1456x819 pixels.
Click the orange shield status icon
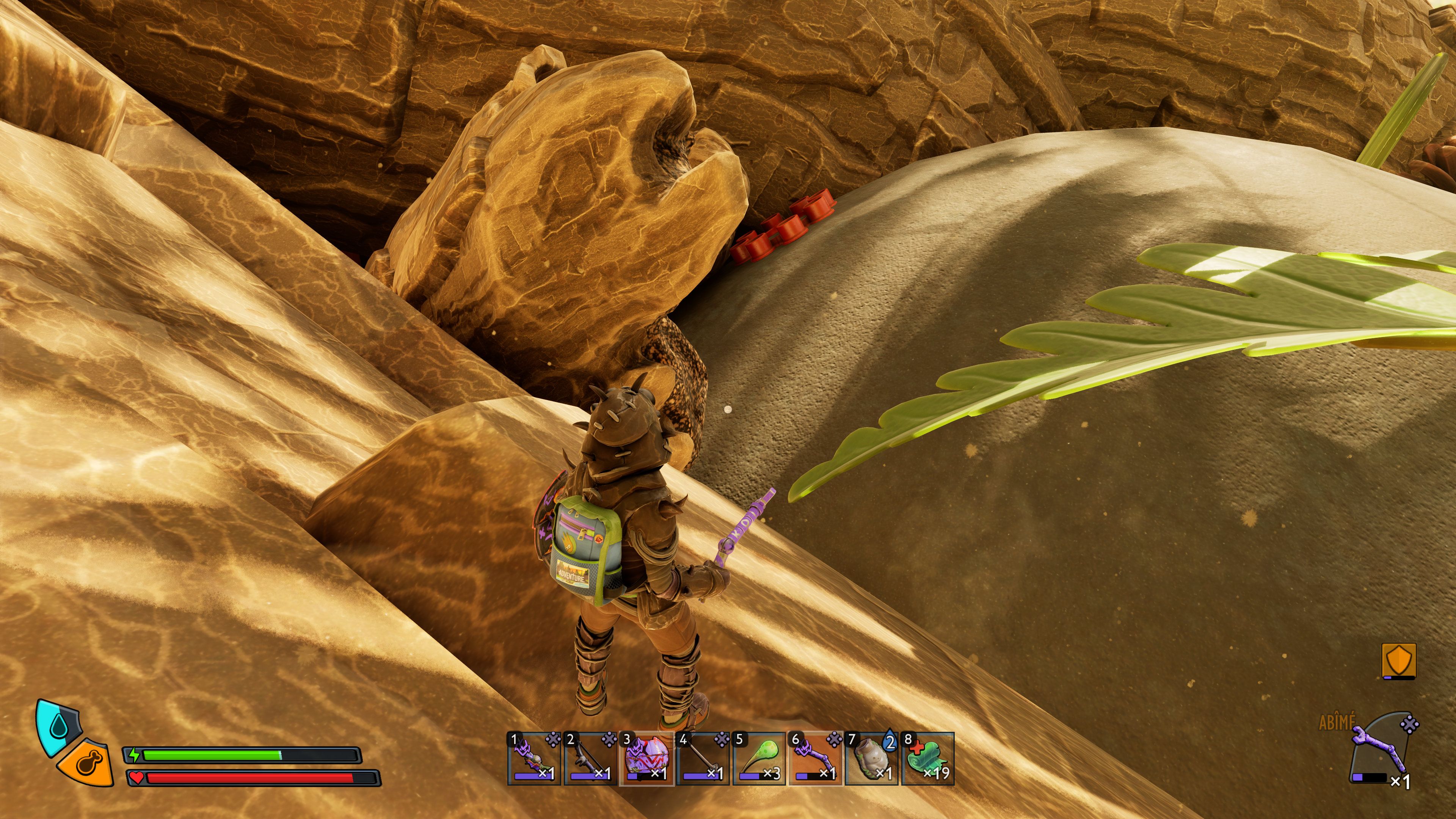pos(1399,660)
